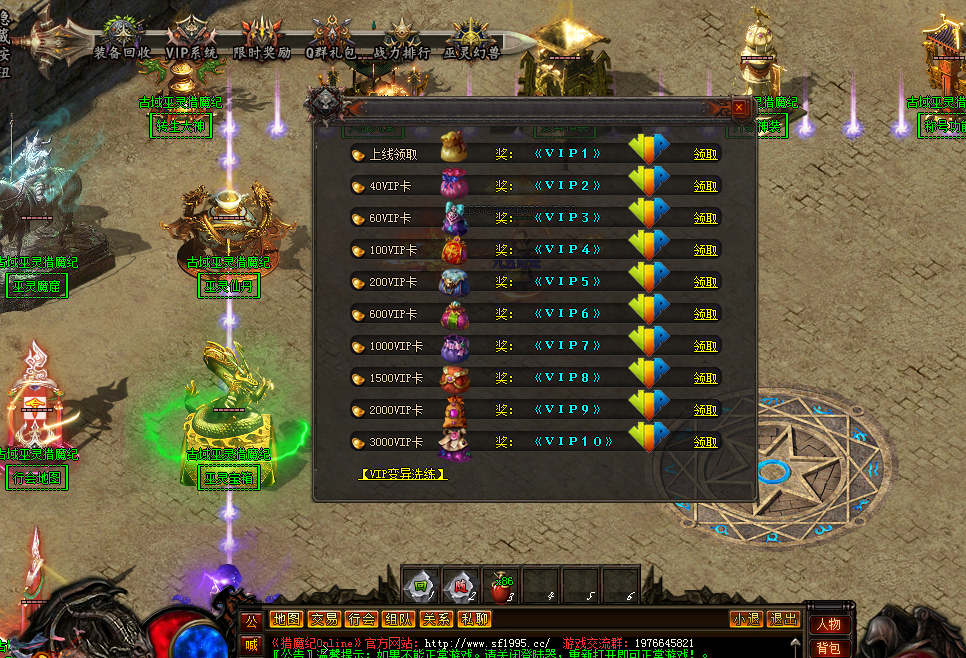Image resolution: width=966 pixels, height=658 pixels.
Task: Click the 退出 exit button
Action: pyautogui.click(x=783, y=619)
